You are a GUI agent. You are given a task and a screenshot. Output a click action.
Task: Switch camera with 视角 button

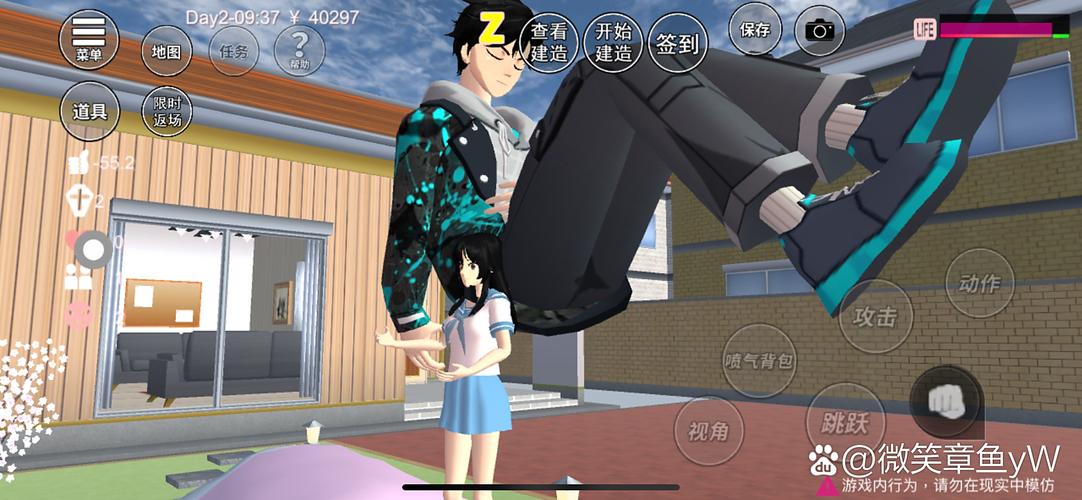click(x=709, y=432)
